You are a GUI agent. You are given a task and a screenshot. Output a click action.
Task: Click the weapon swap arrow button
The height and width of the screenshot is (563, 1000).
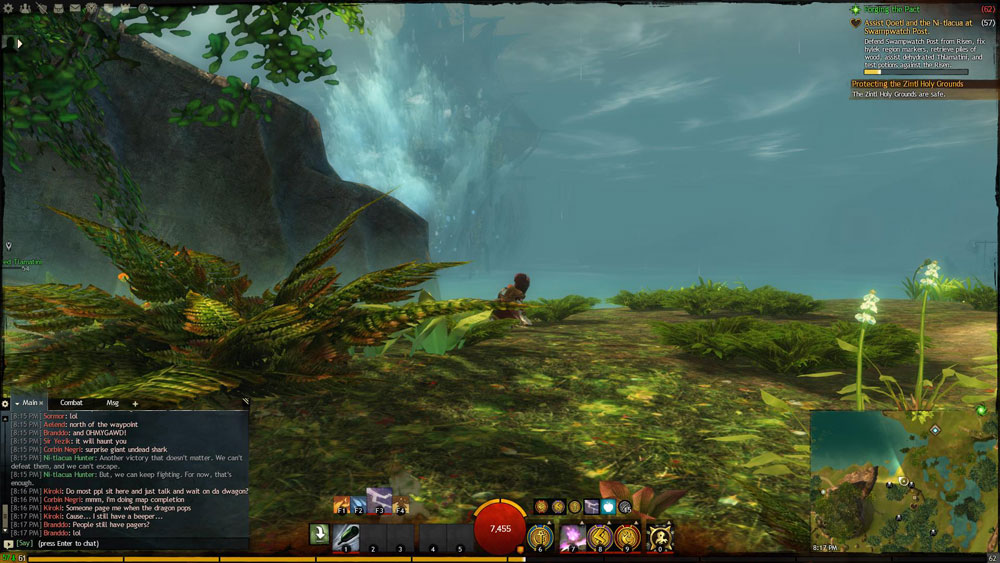[319, 535]
